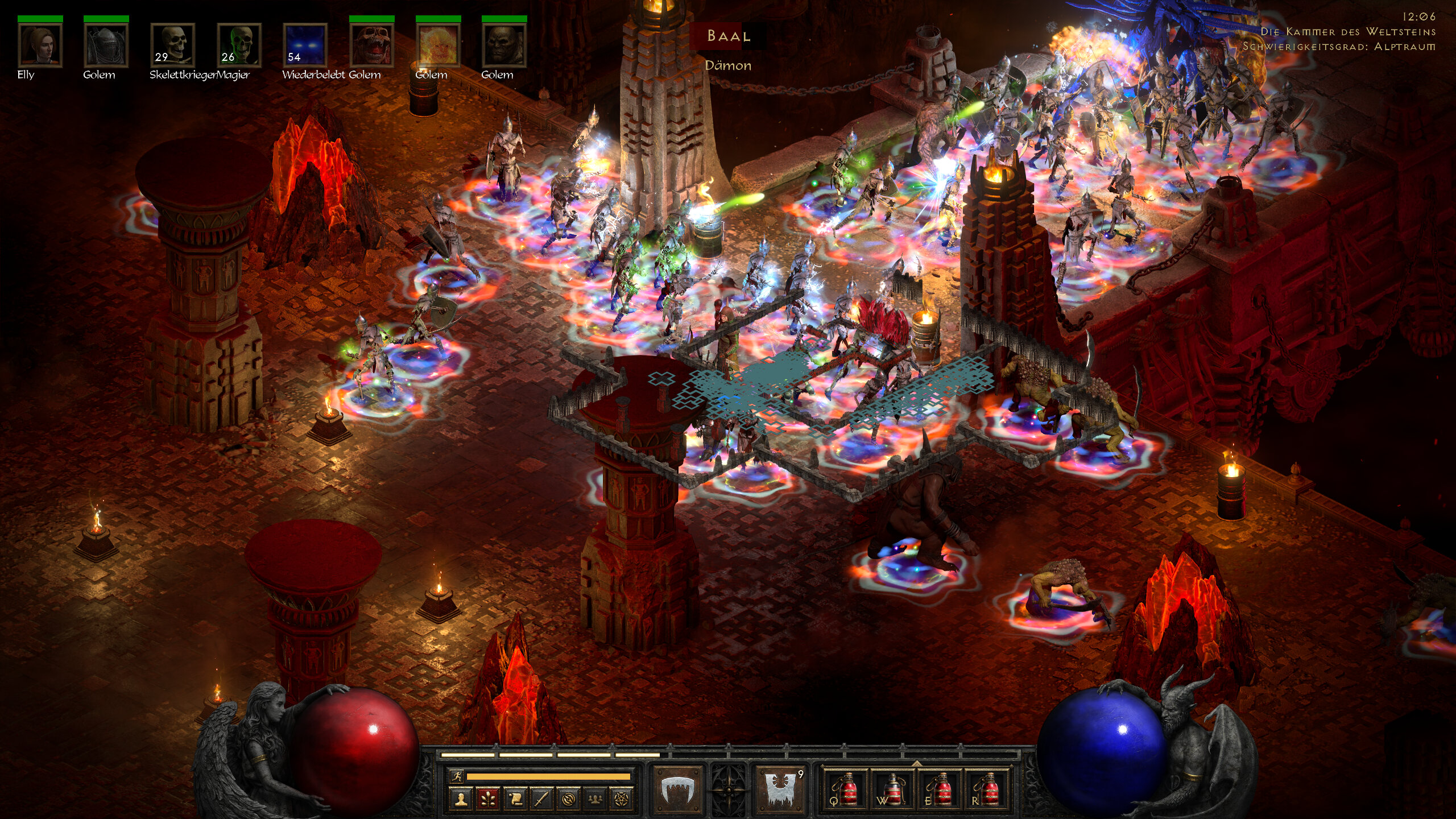
Task: Use the belt potion labeled R
Action: pyautogui.click(x=987, y=789)
